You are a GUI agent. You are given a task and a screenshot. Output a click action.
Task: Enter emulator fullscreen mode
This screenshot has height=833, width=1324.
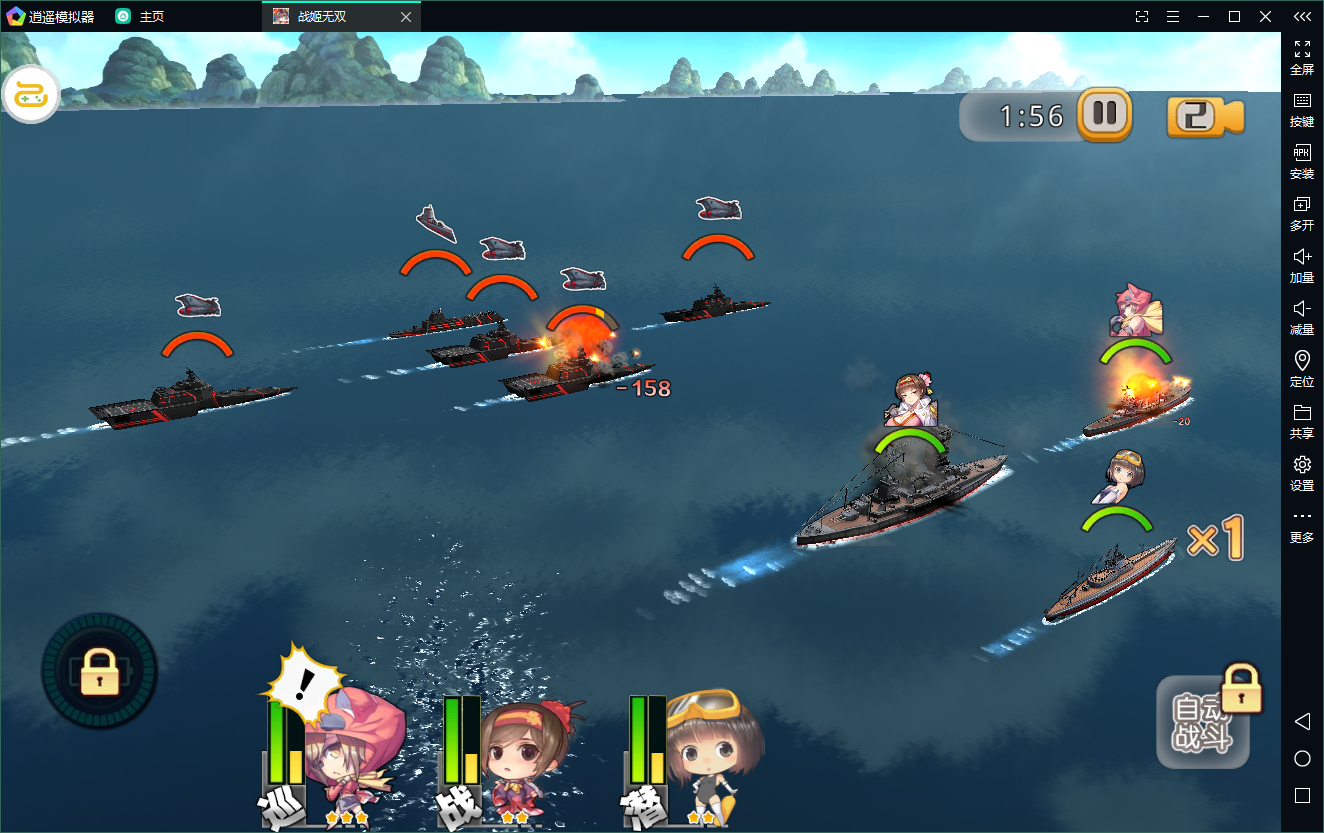(x=1302, y=58)
